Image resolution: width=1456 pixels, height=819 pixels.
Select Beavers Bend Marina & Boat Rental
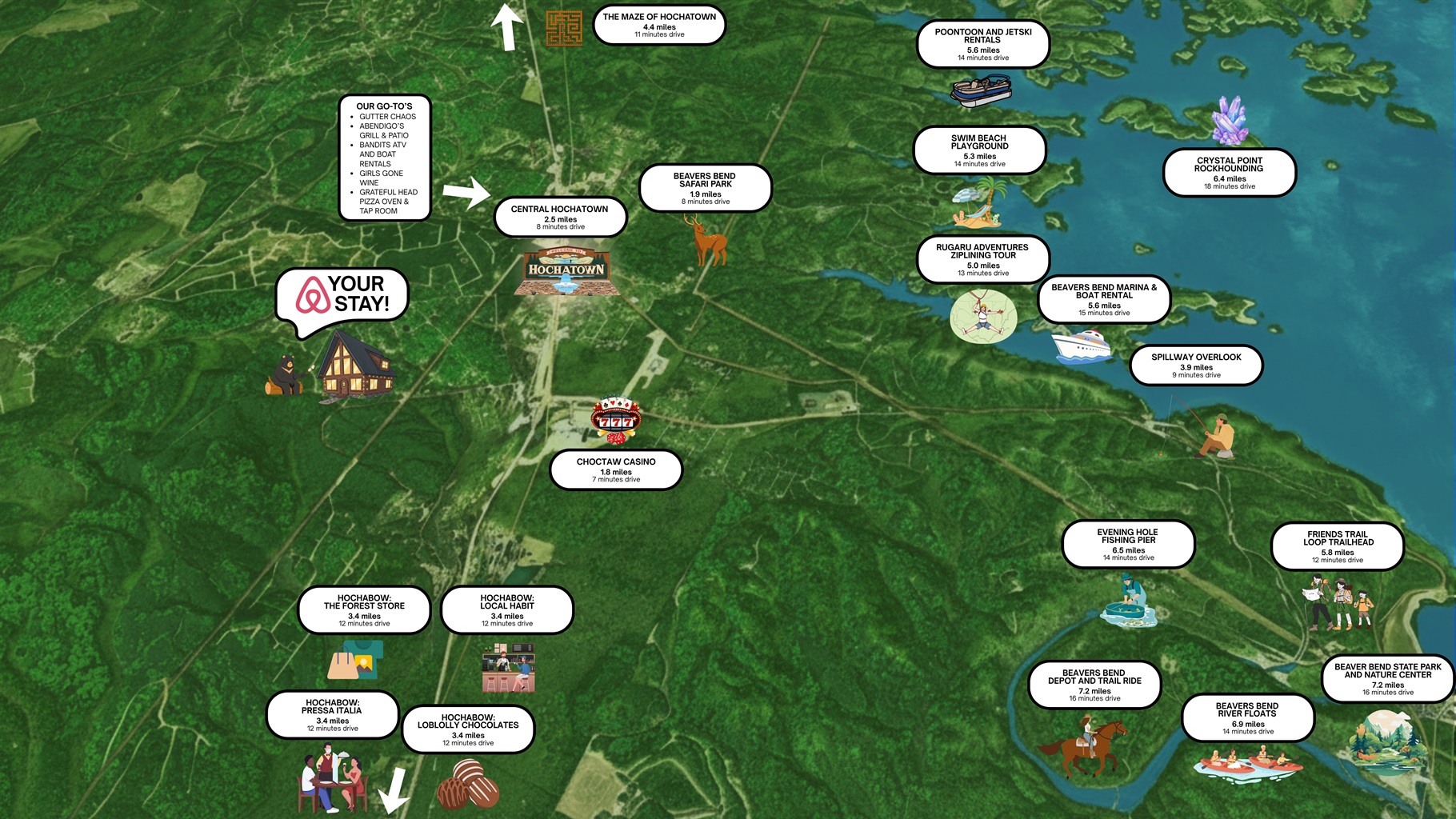pos(1104,299)
